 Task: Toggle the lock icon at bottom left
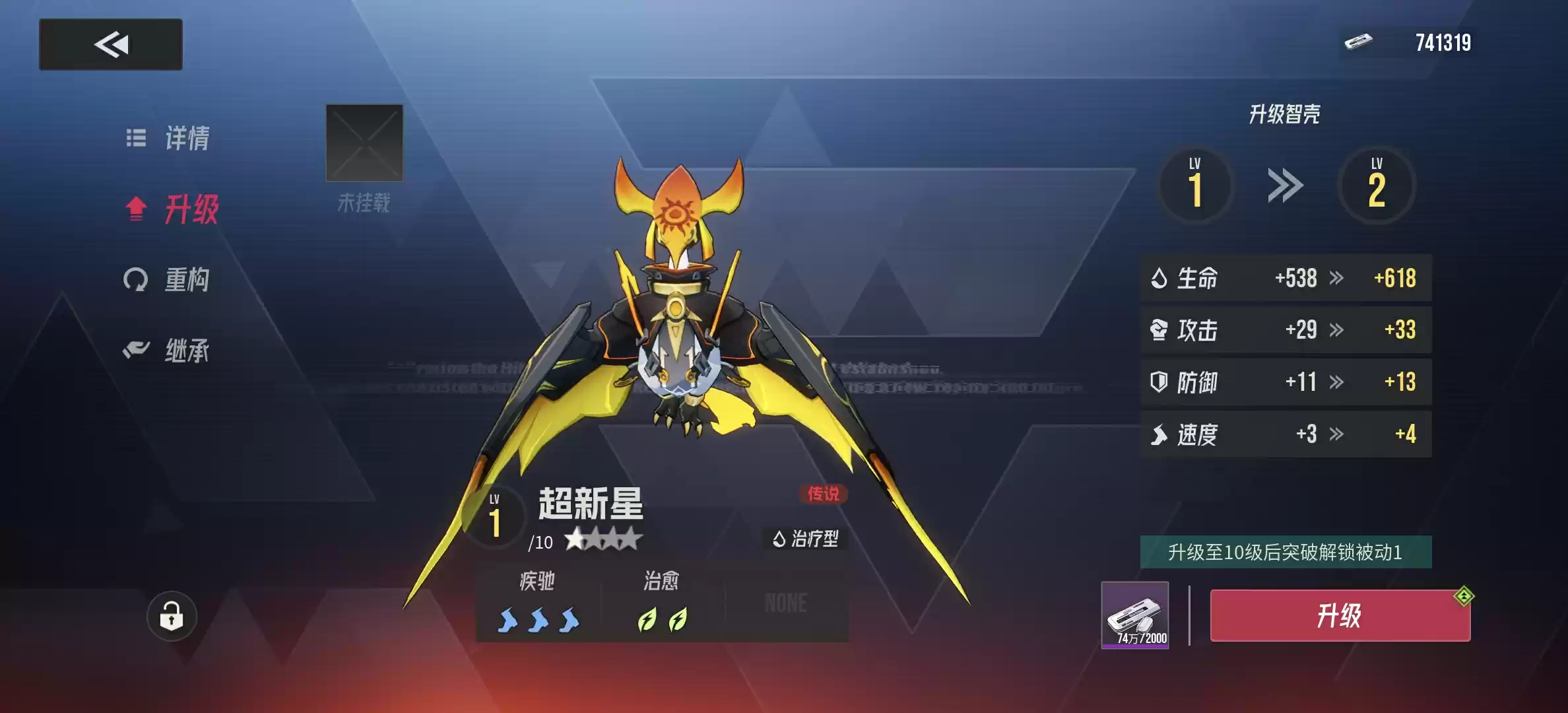coord(173,615)
